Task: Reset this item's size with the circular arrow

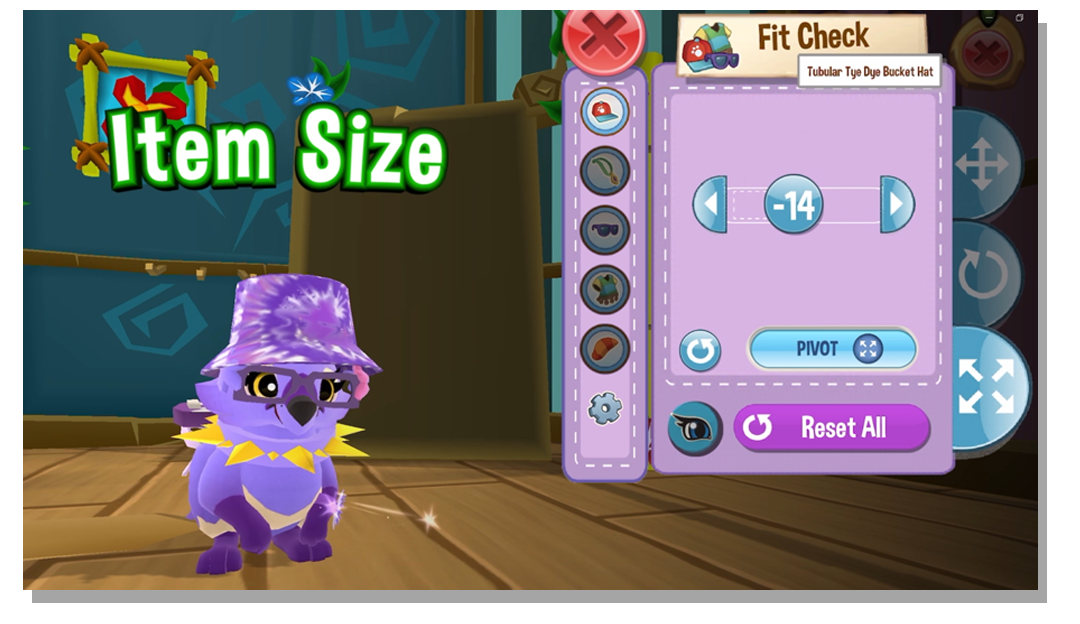Action: (700, 351)
